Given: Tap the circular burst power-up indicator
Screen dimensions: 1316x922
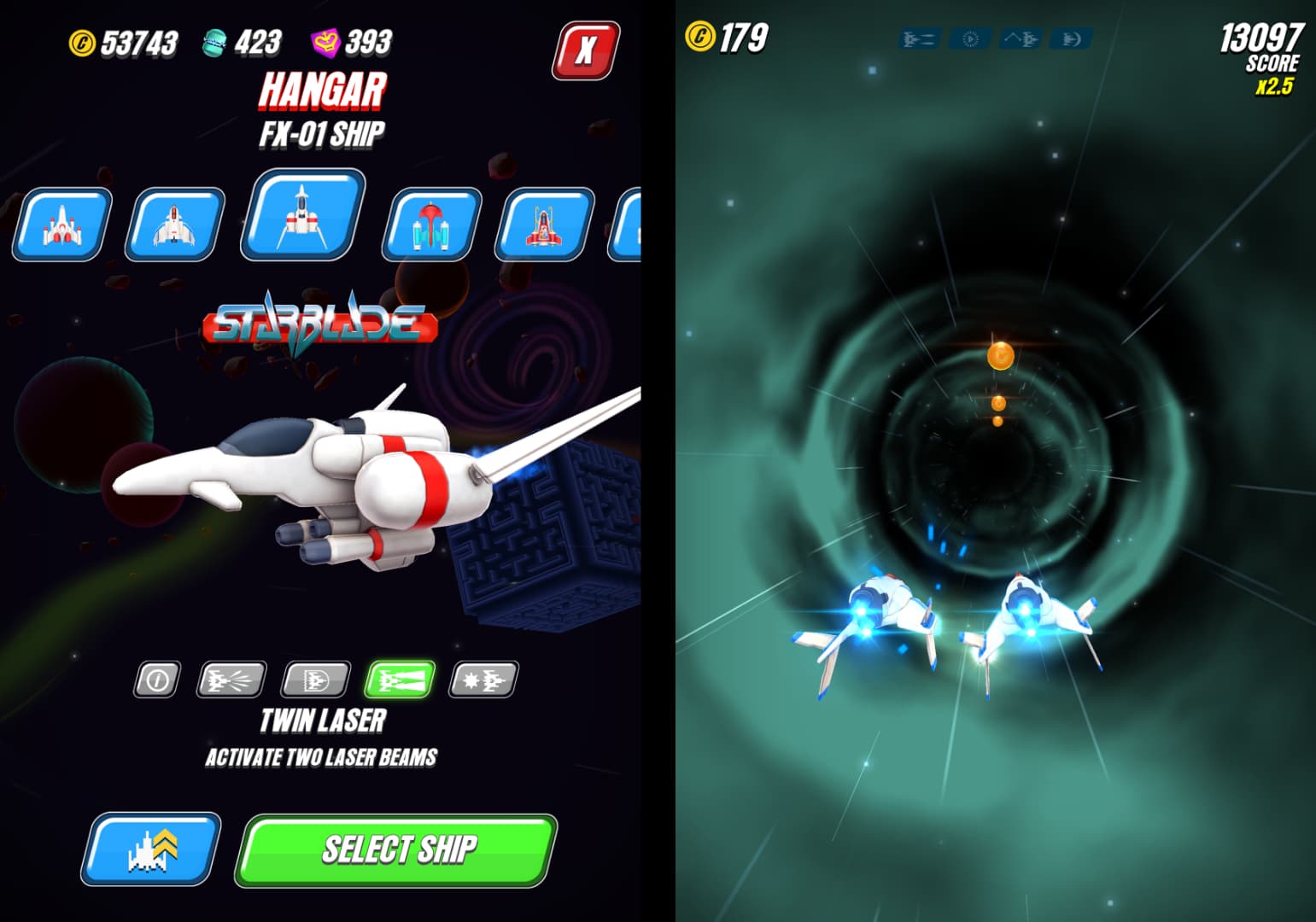Looking at the screenshot, I should (970, 39).
